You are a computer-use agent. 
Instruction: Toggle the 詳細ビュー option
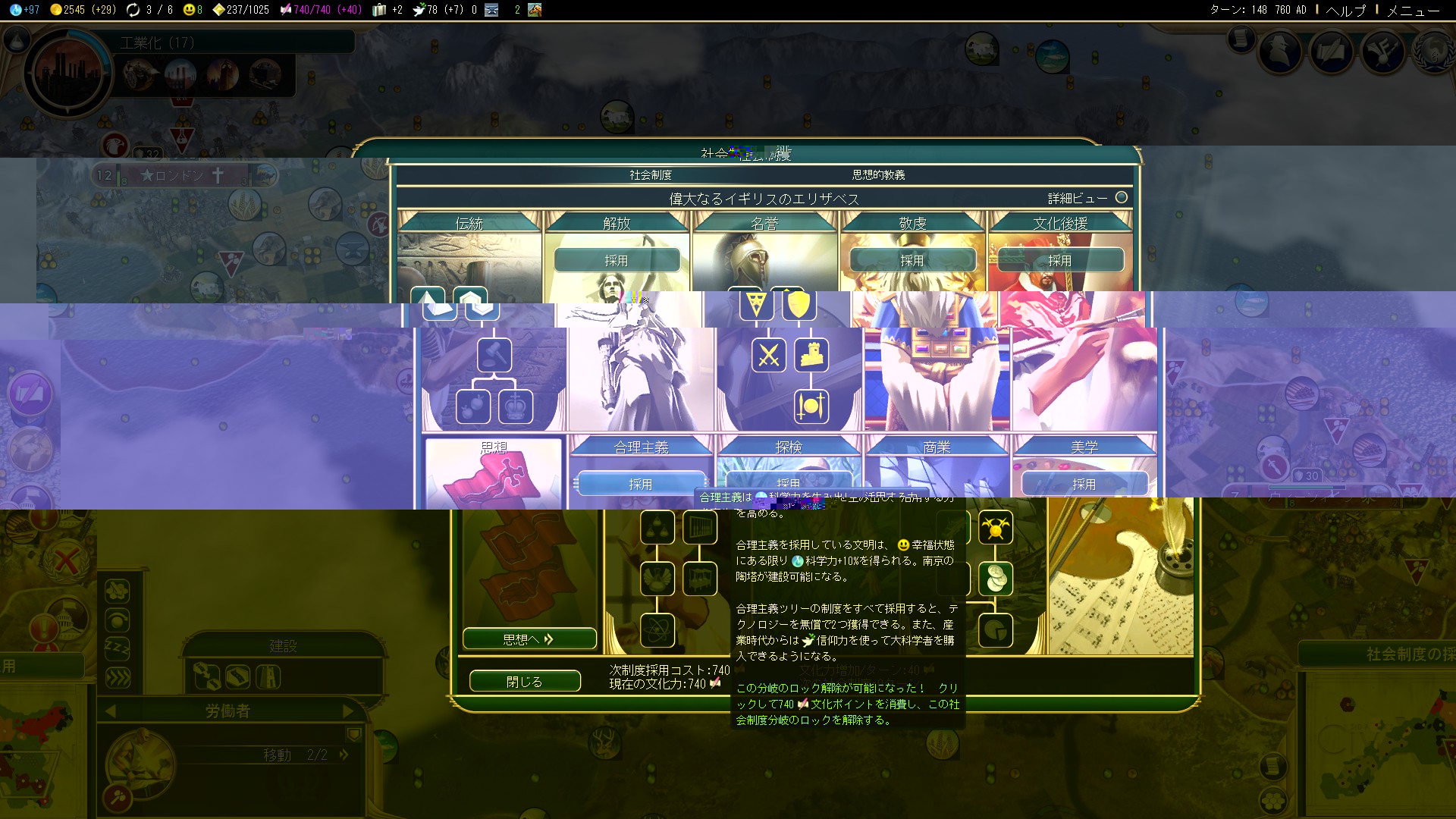click(1121, 198)
